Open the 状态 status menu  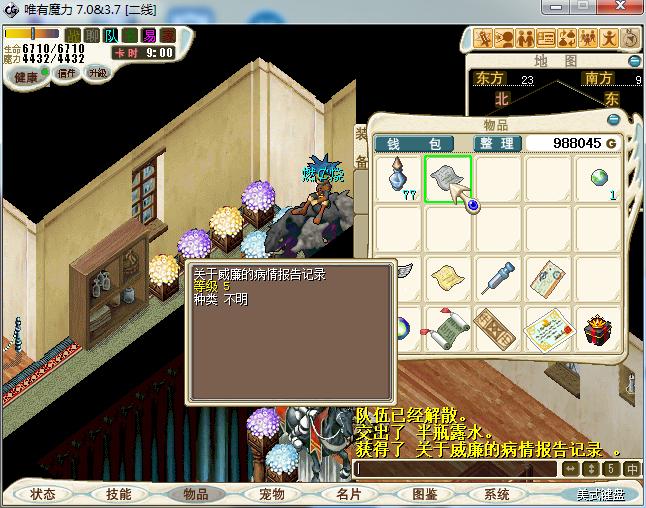[x=43, y=494]
